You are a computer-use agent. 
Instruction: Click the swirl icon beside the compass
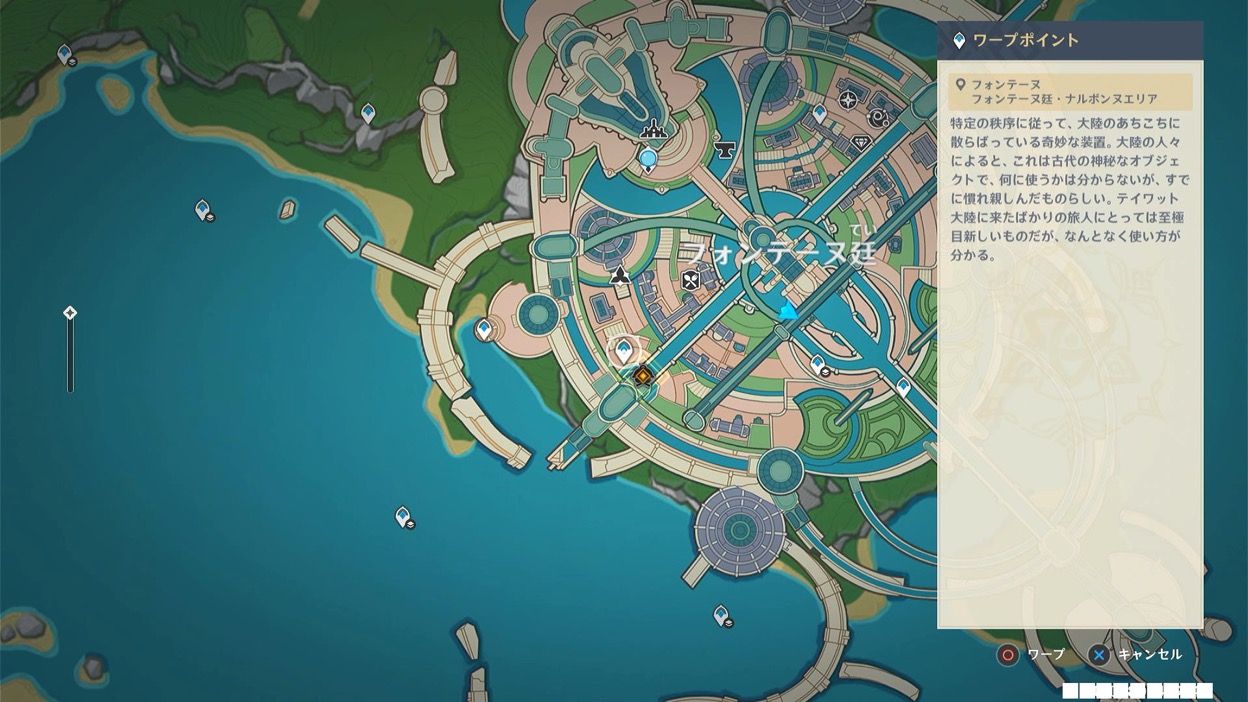(879, 118)
